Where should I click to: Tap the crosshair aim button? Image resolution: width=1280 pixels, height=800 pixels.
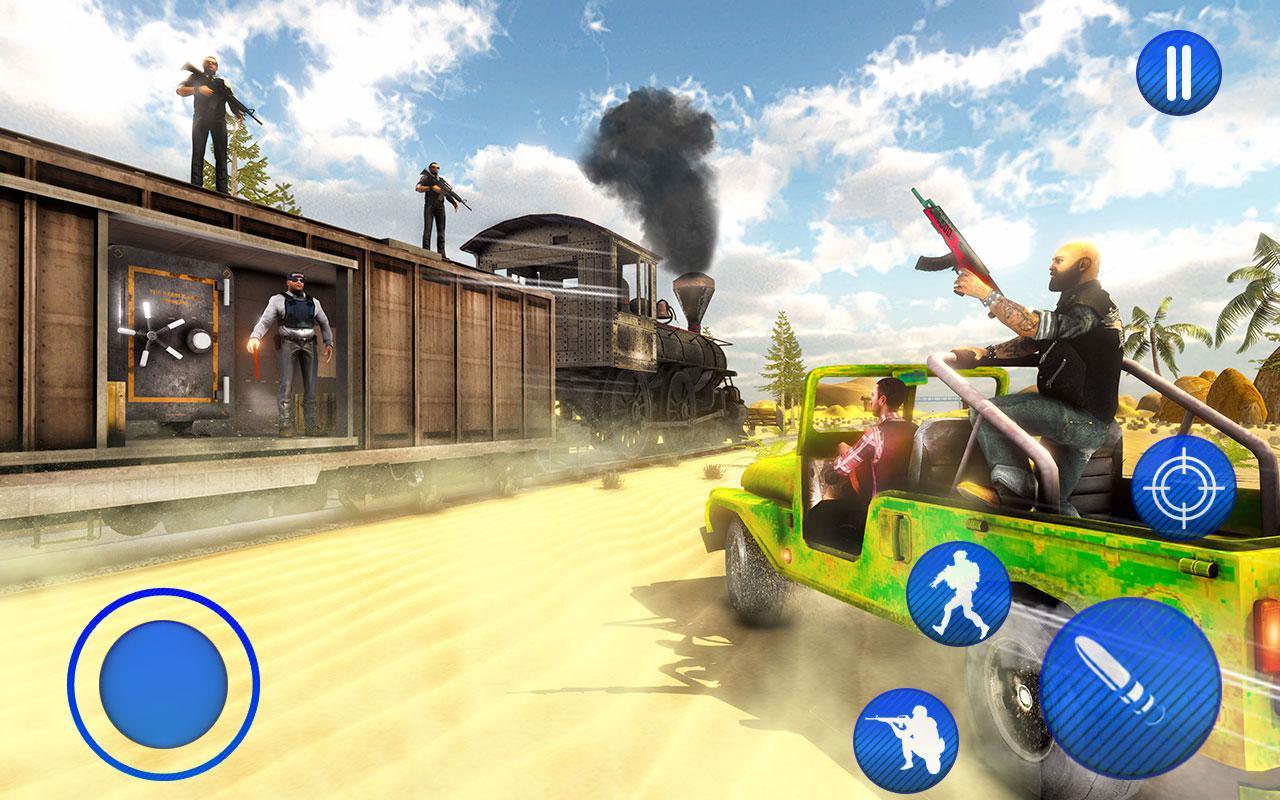tap(1184, 488)
